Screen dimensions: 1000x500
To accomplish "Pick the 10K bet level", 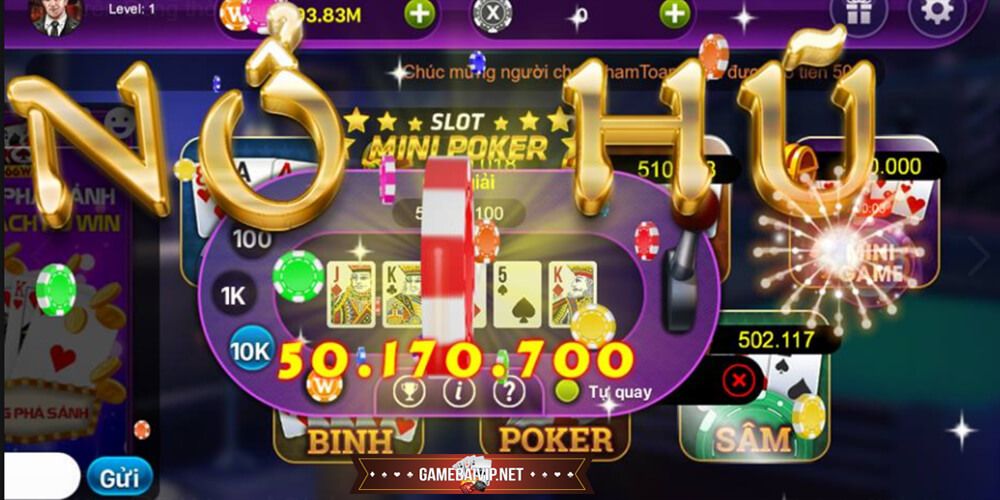I will 249,349.
